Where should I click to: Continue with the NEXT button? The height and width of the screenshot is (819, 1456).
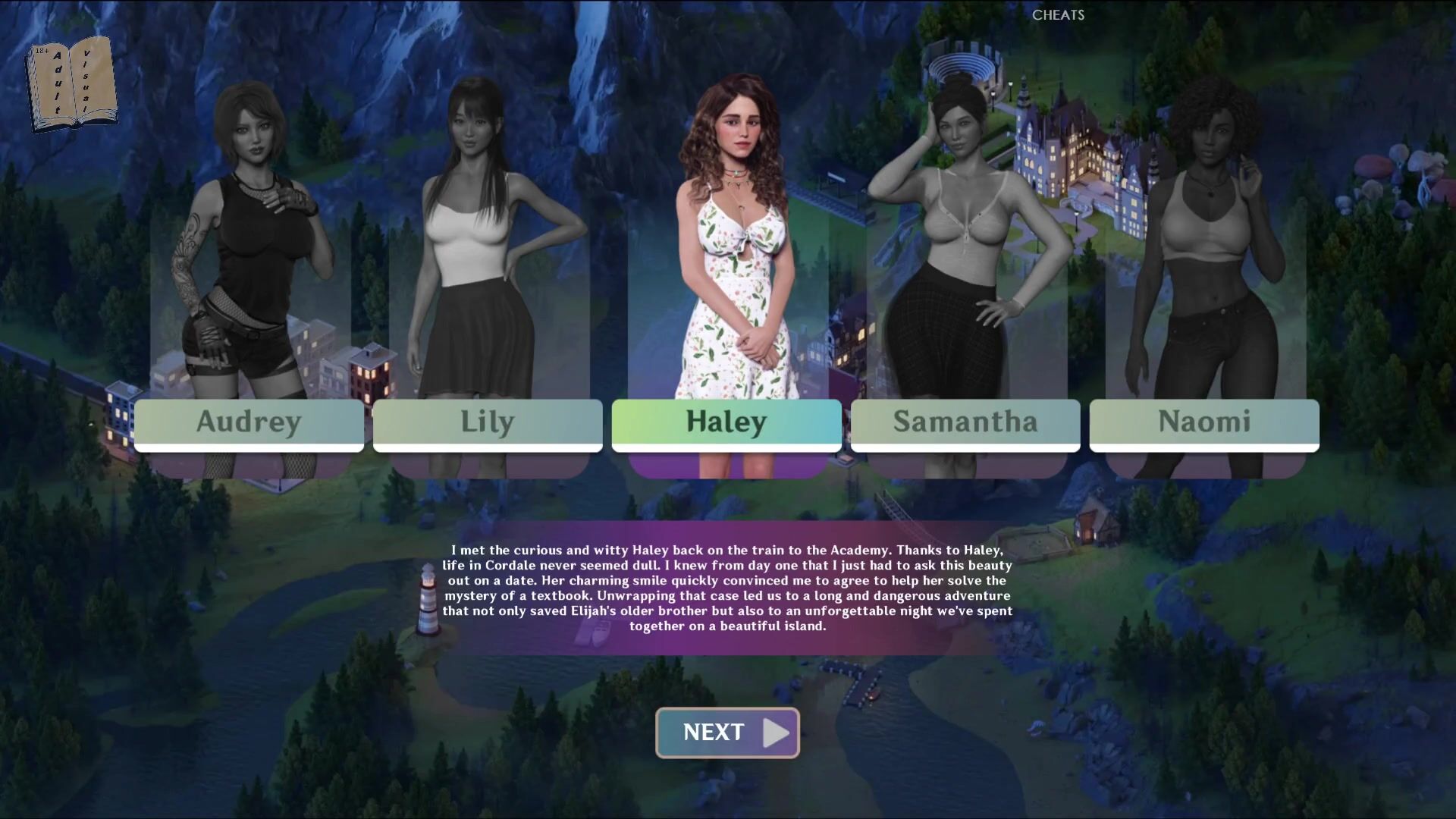tap(727, 733)
